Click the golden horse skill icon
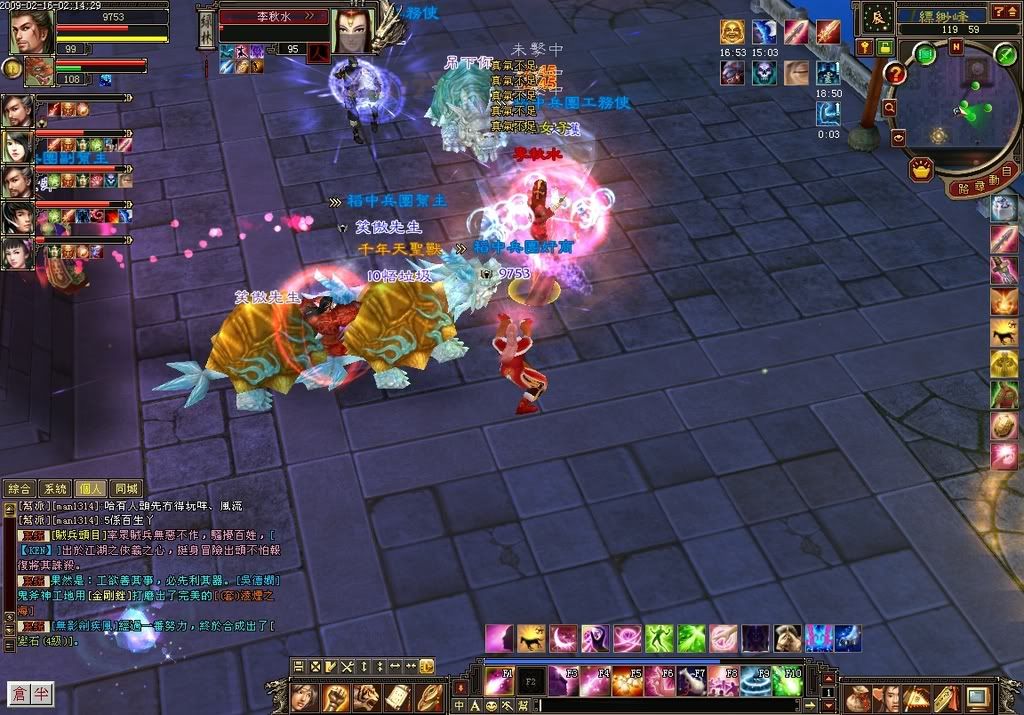 point(532,637)
